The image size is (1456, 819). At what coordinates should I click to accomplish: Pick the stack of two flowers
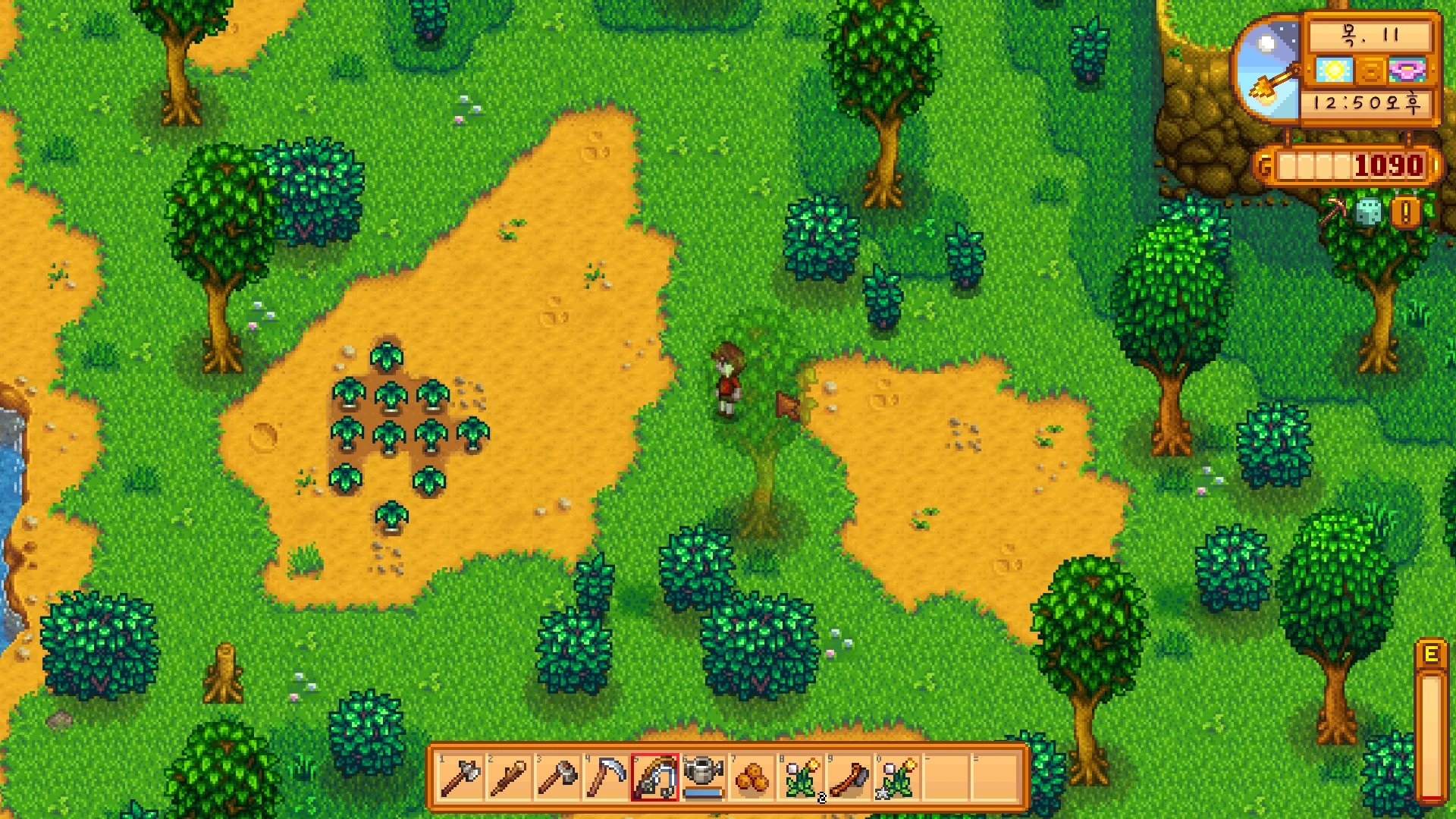pyautogui.click(x=801, y=777)
